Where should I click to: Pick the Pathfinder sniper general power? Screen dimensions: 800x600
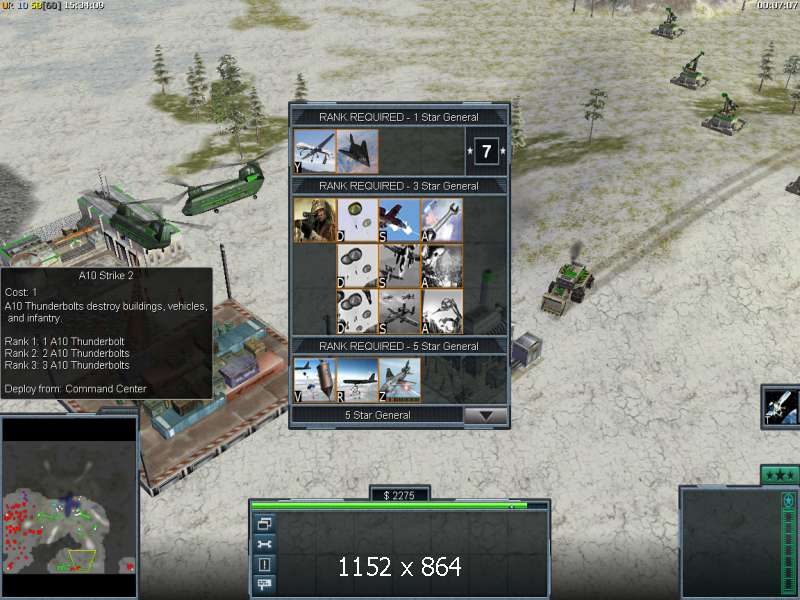tap(315, 220)
